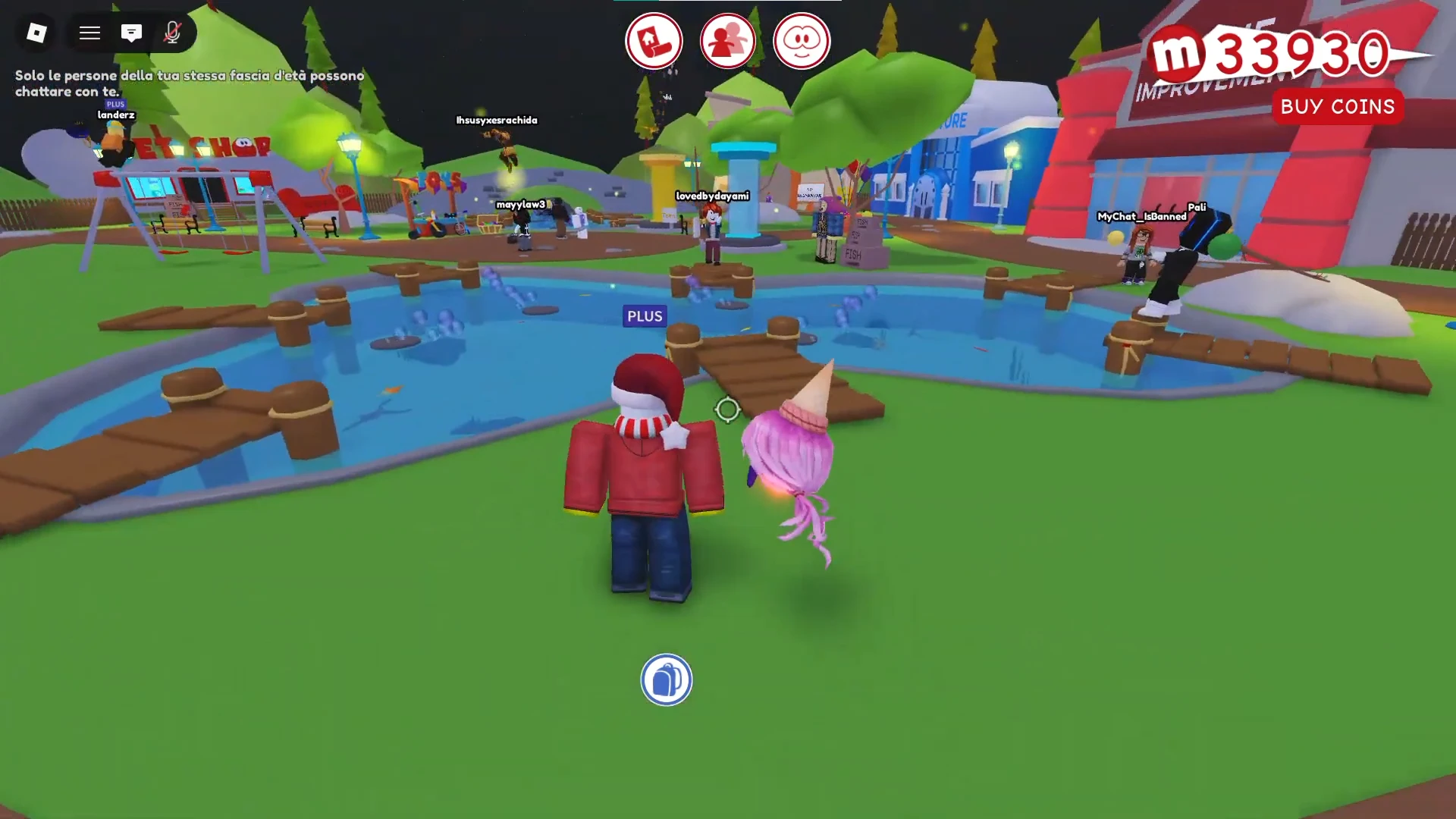Open the Meep smiley face menu

[801, 41]
